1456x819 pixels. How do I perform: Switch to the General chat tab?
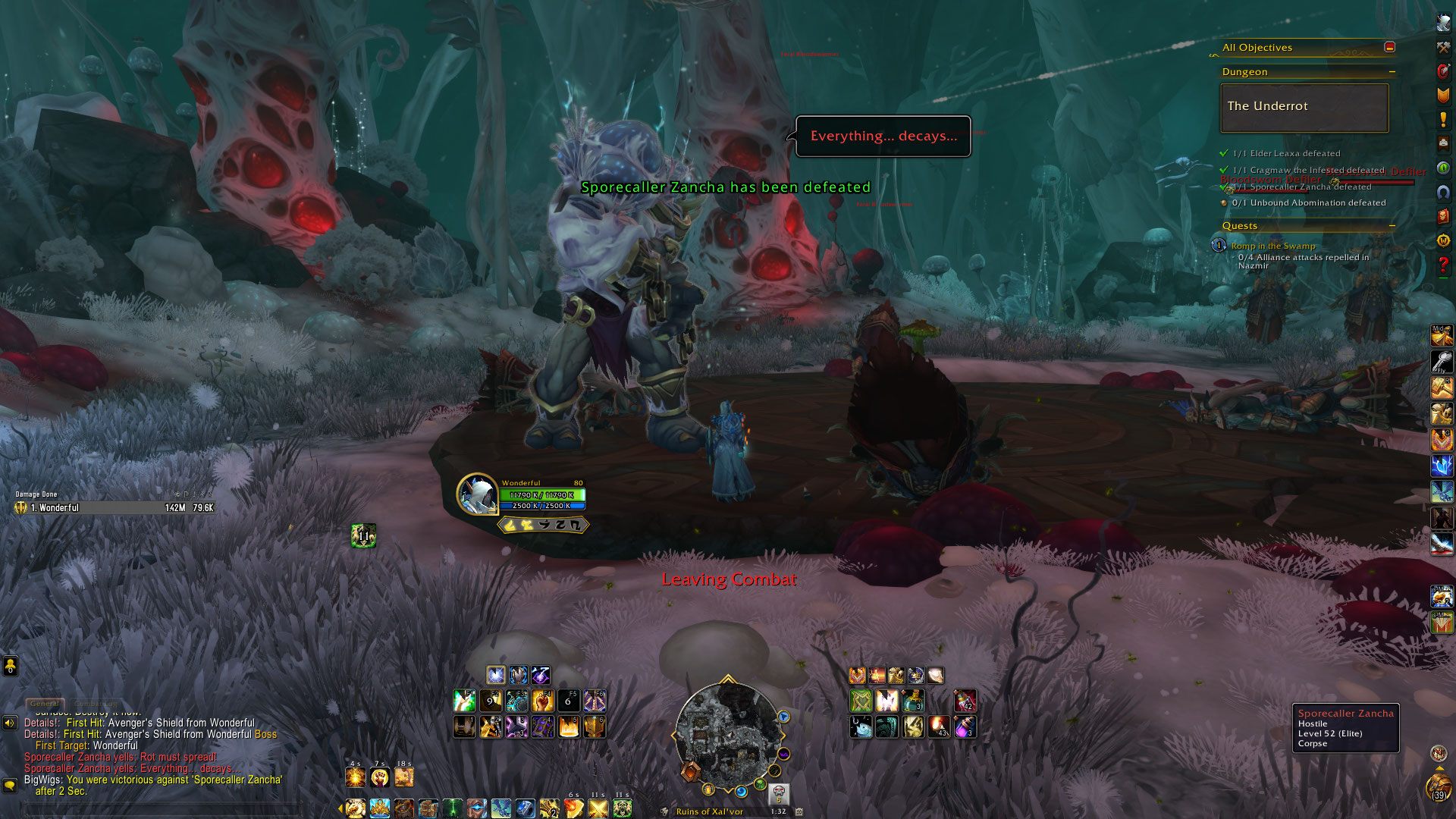pyautogui.click(x=45, y=704)
